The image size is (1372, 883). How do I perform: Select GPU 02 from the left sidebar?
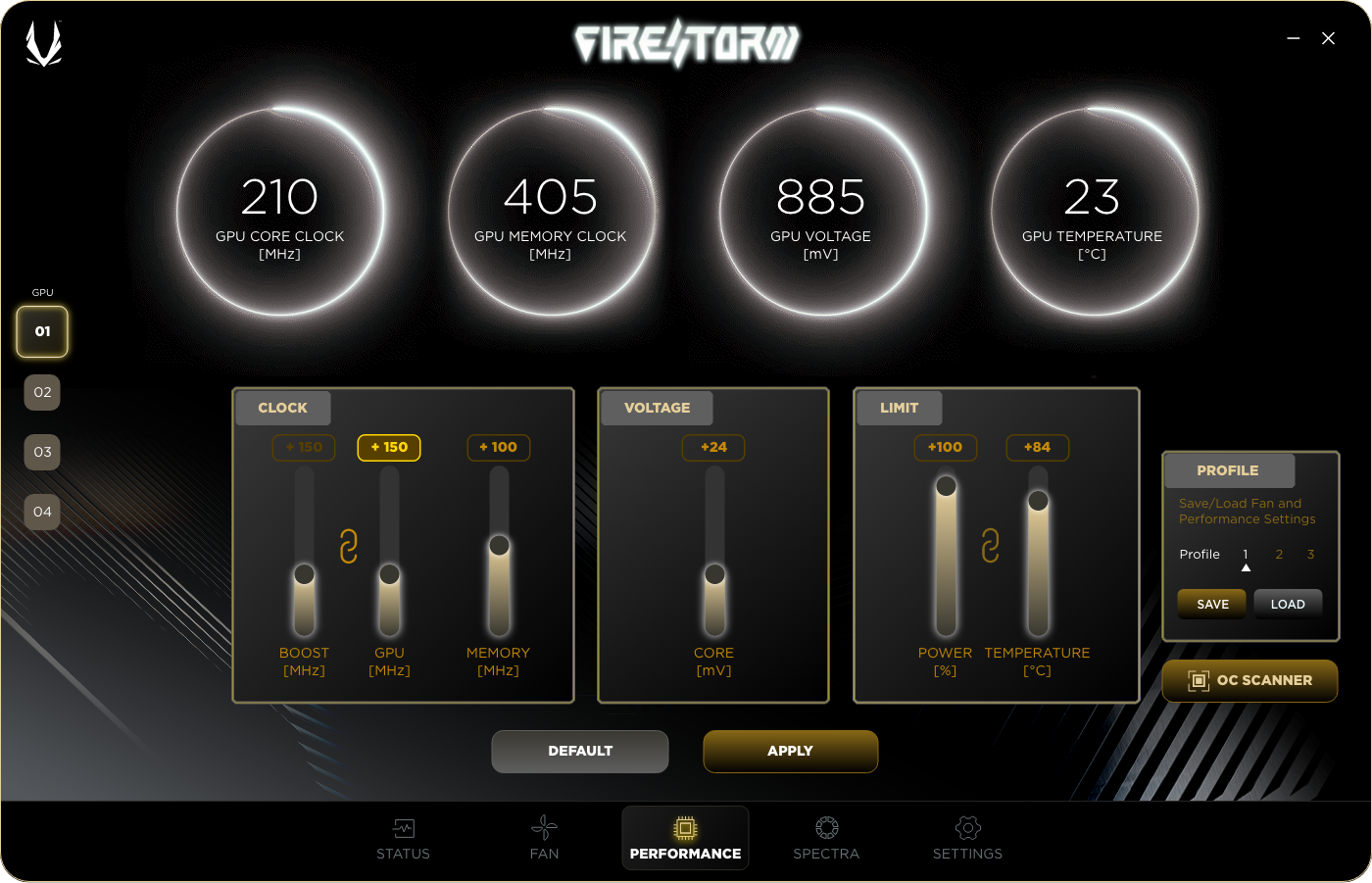pyautogui.click(x=41, y=392)
